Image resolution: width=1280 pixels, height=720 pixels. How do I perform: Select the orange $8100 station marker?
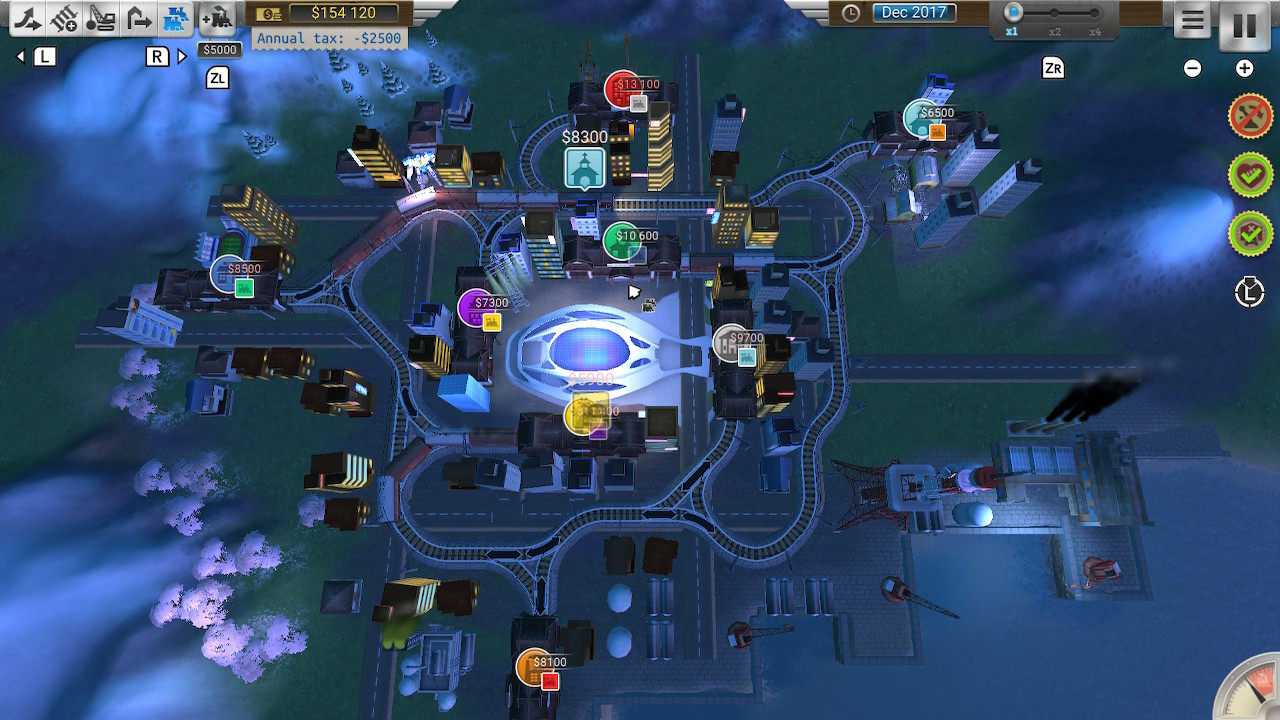[535, 667]
